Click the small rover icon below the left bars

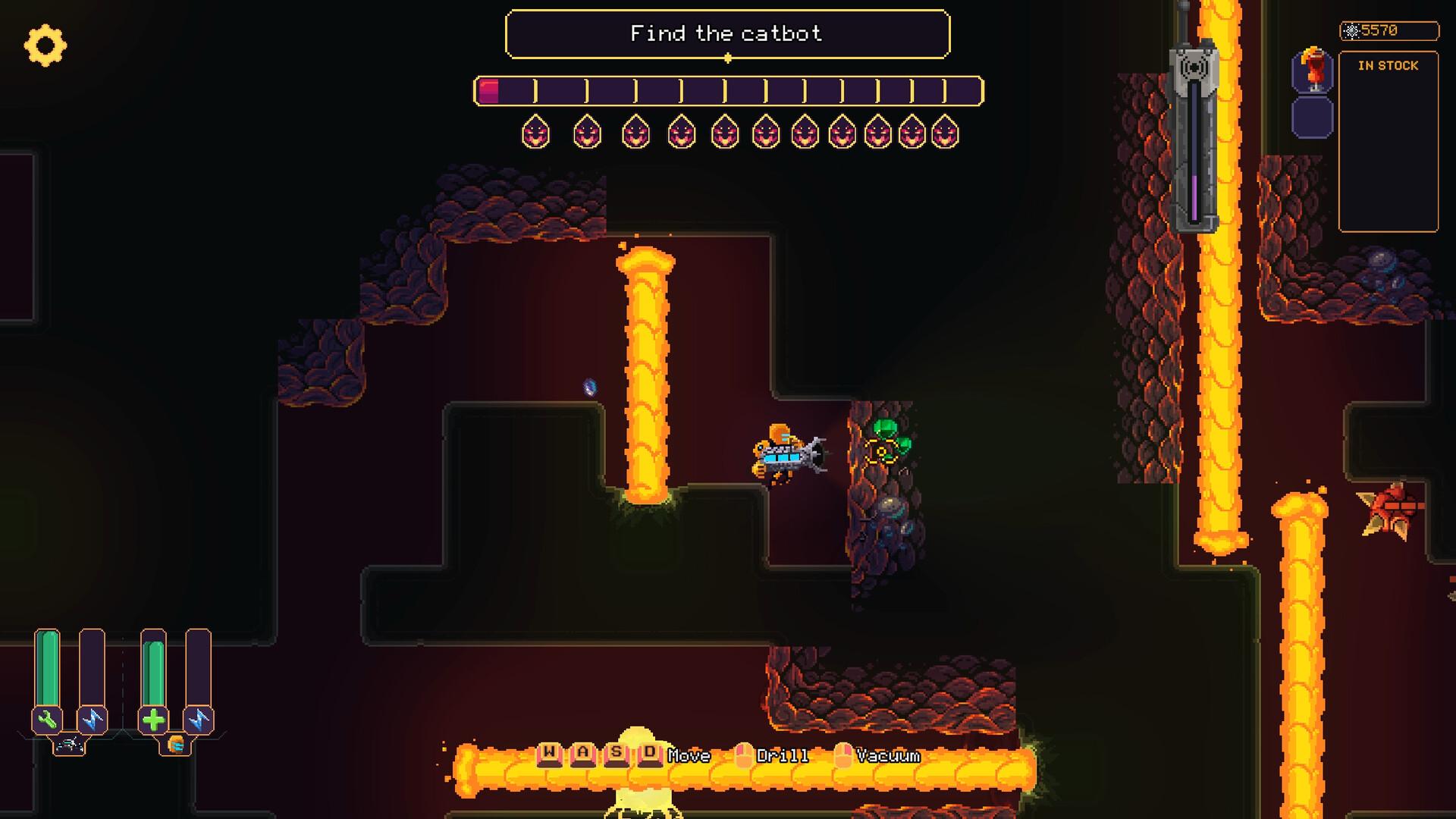tap(70, 745)
